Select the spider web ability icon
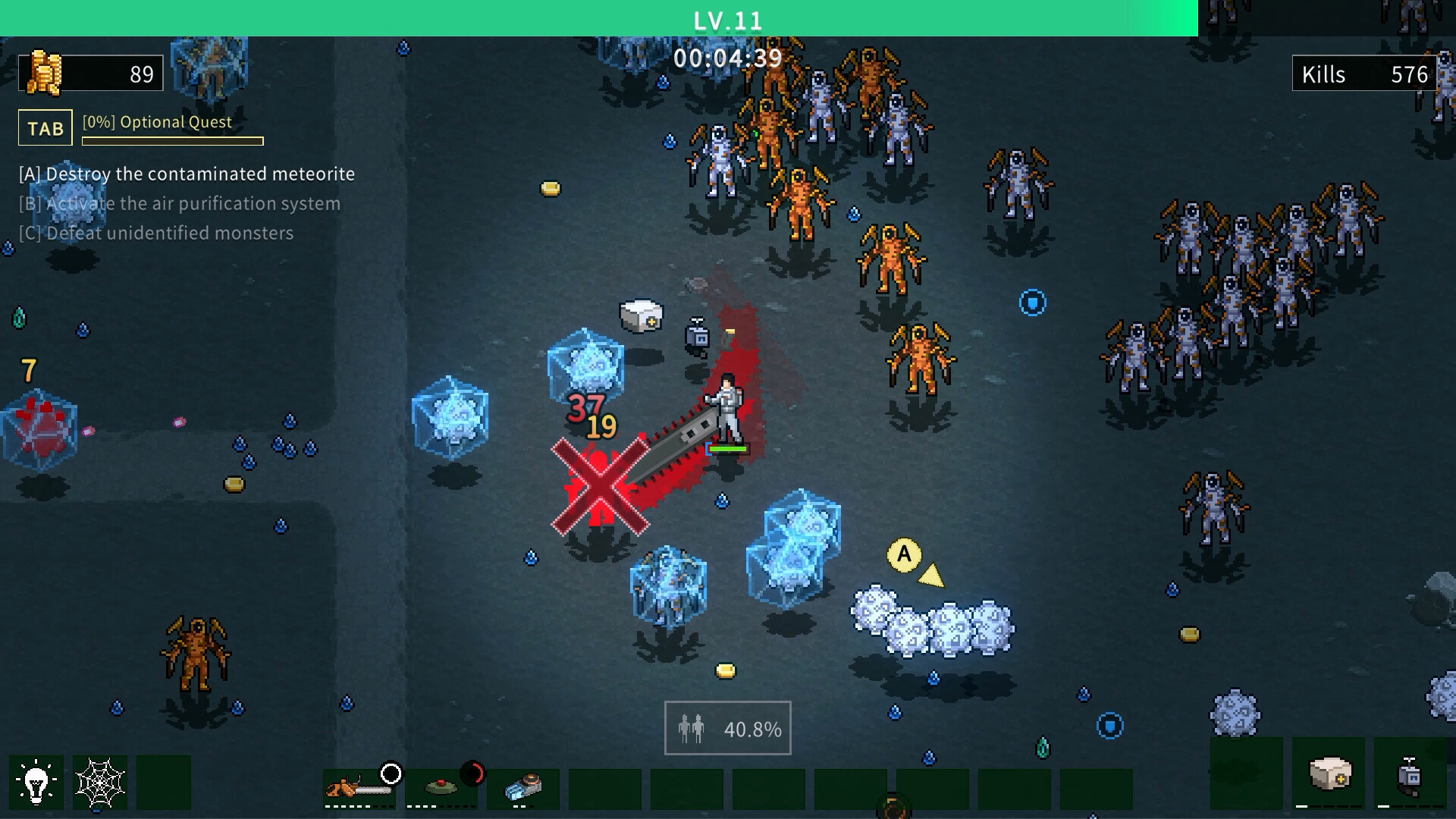 (x=101, y=781)
